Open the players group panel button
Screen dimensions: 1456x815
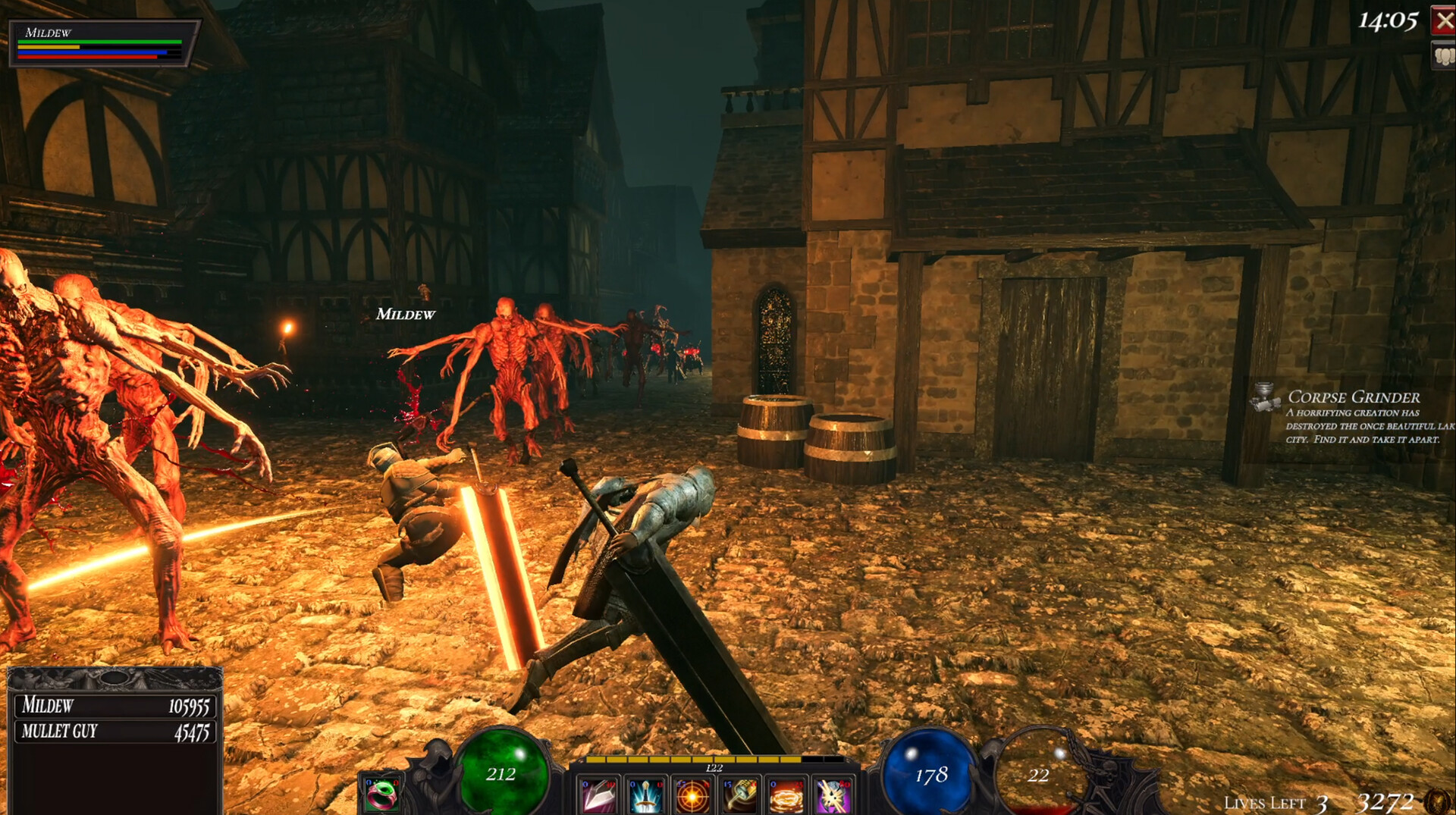point(1443,56)
